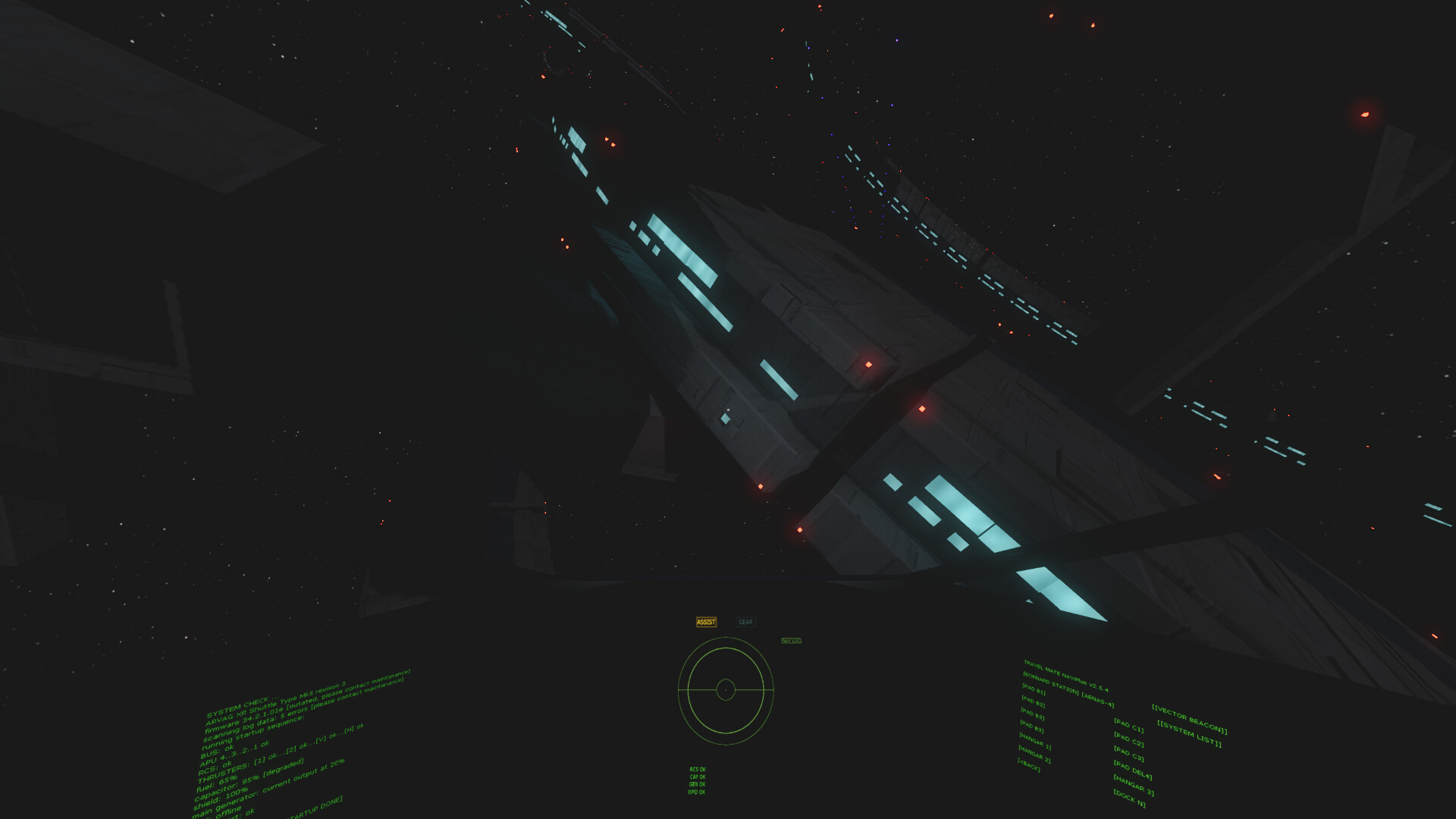This screenshot has height=819, width=1456.
Task: Toggle the ASSIST flight mode
Action: point(706,622)
